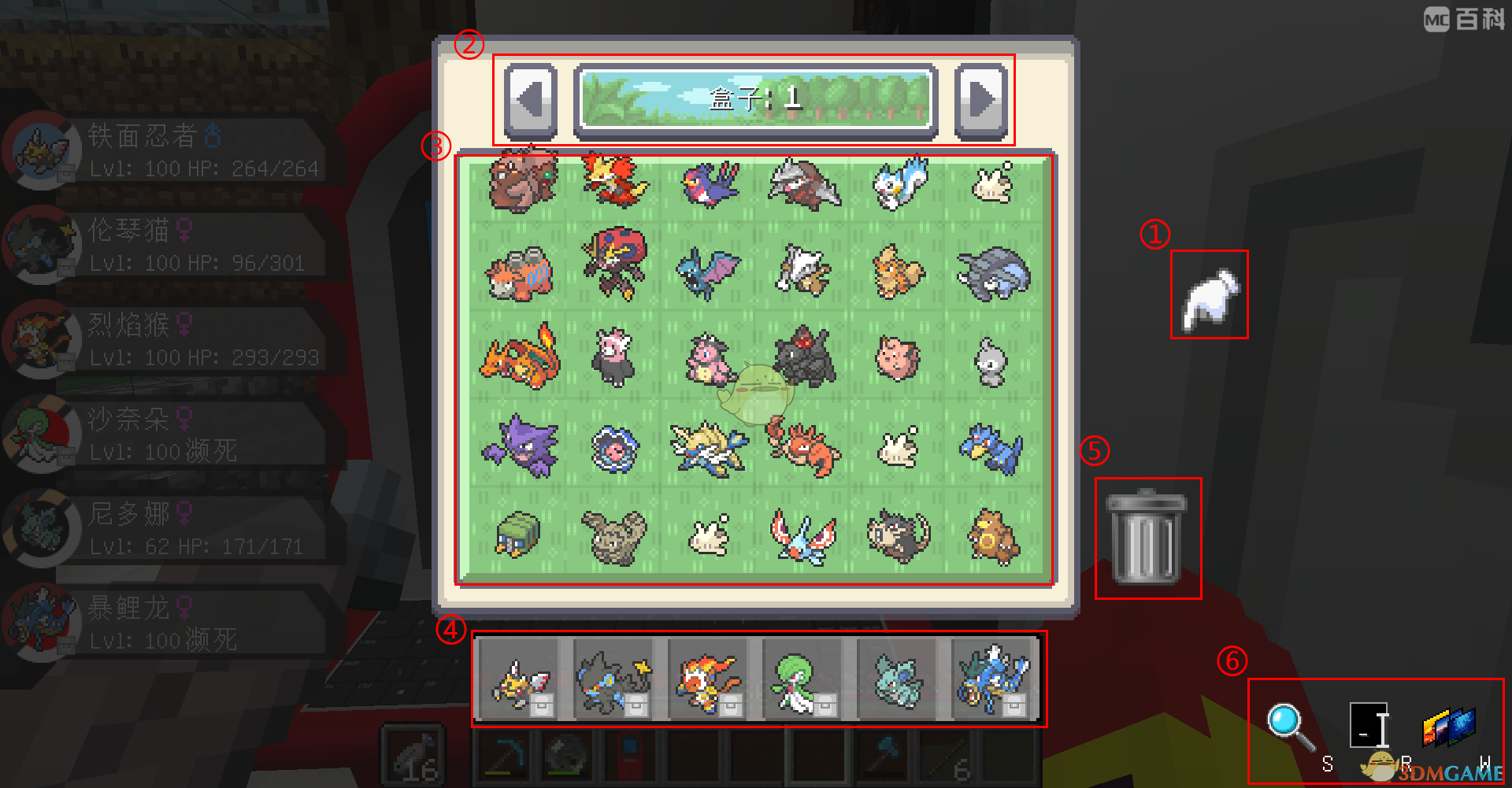Pick the Clefairy stored in the box
This screenshot has width=1512, height=788.
(x=898, y=359)
